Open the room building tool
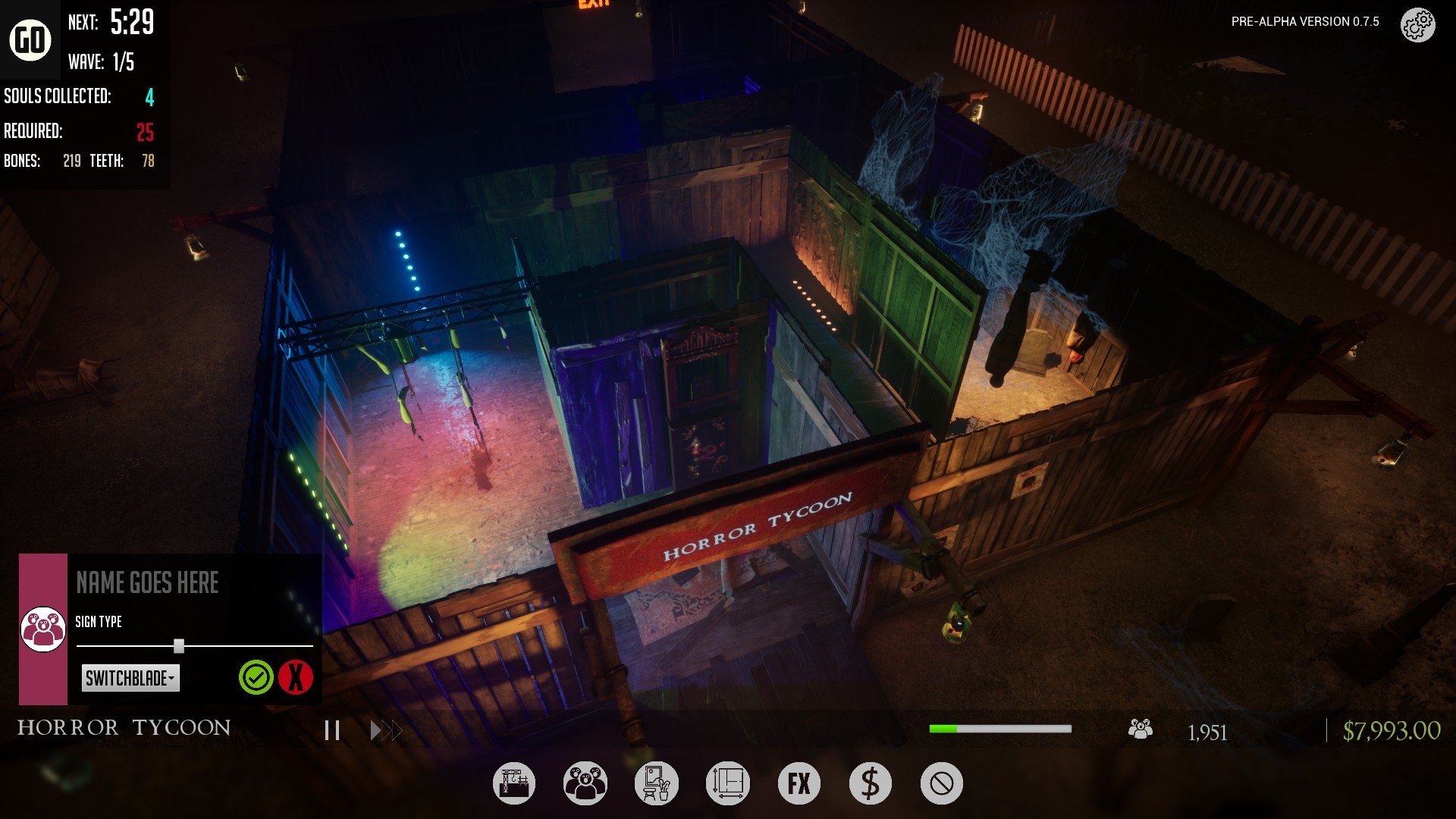Image resolution: width=1456 pixels, height=819 pixels. 727,783
